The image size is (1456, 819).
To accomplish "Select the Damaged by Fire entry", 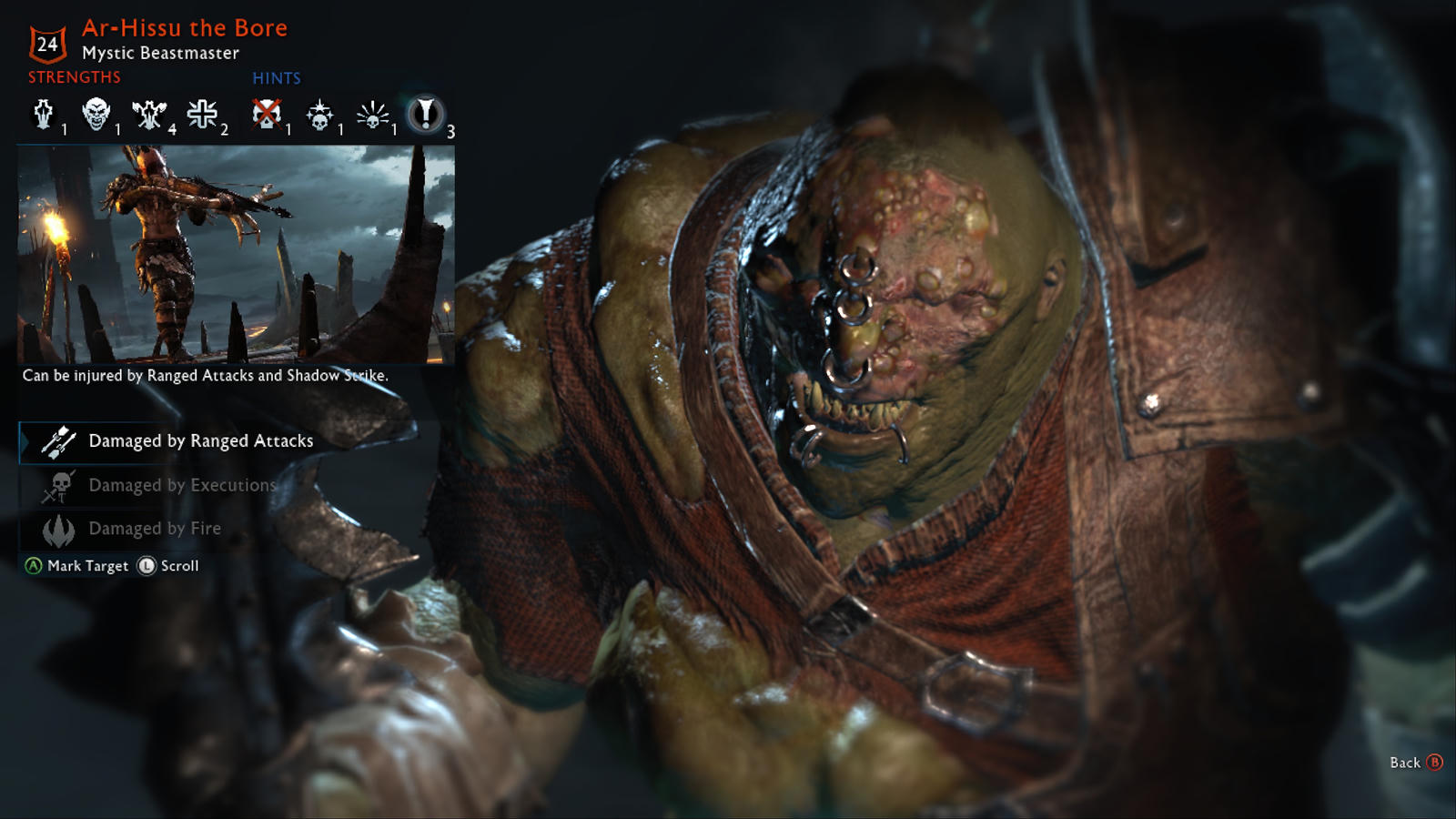I will click(155, 529).
